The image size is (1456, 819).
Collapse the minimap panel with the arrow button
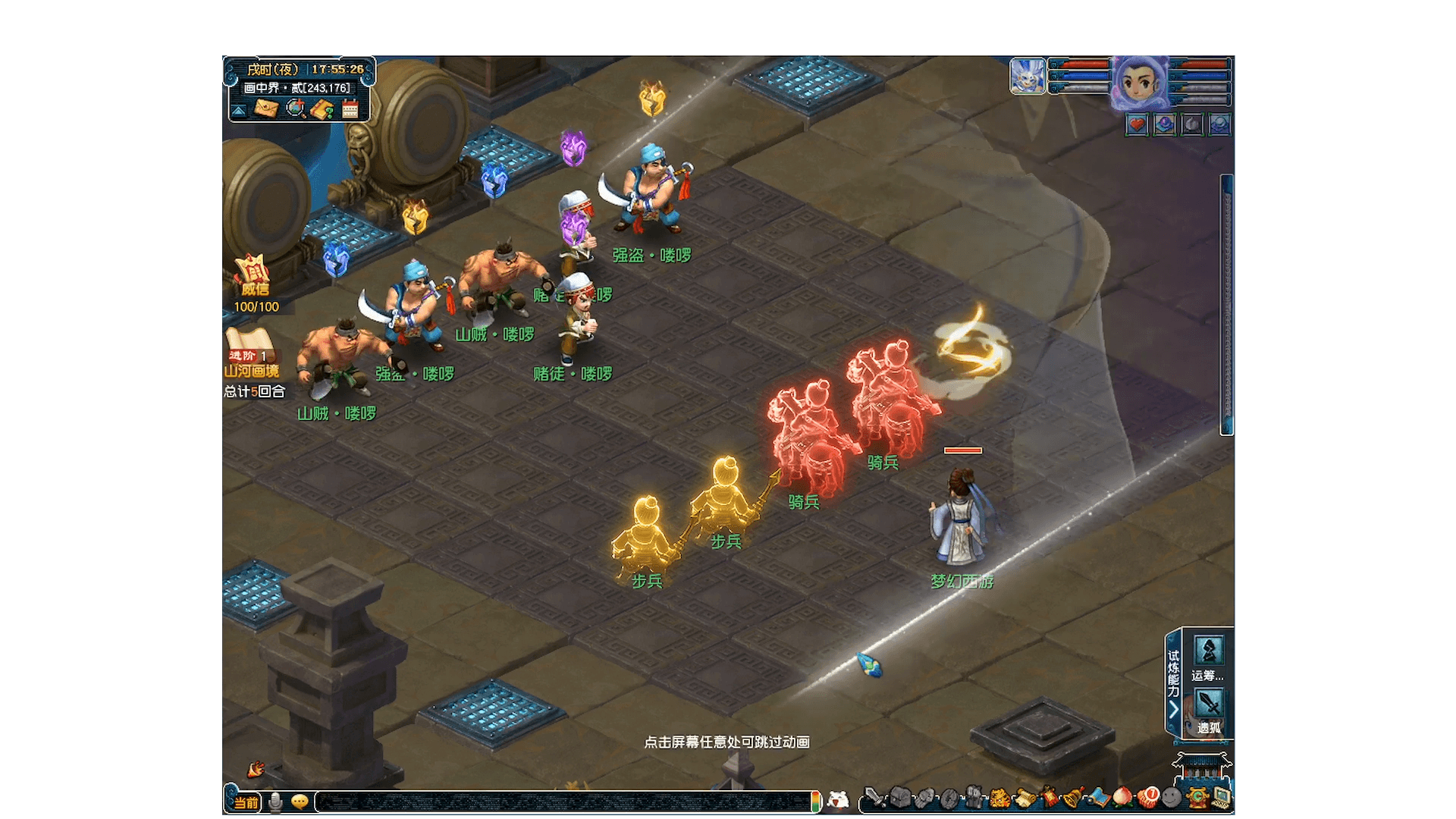(239, 111)
